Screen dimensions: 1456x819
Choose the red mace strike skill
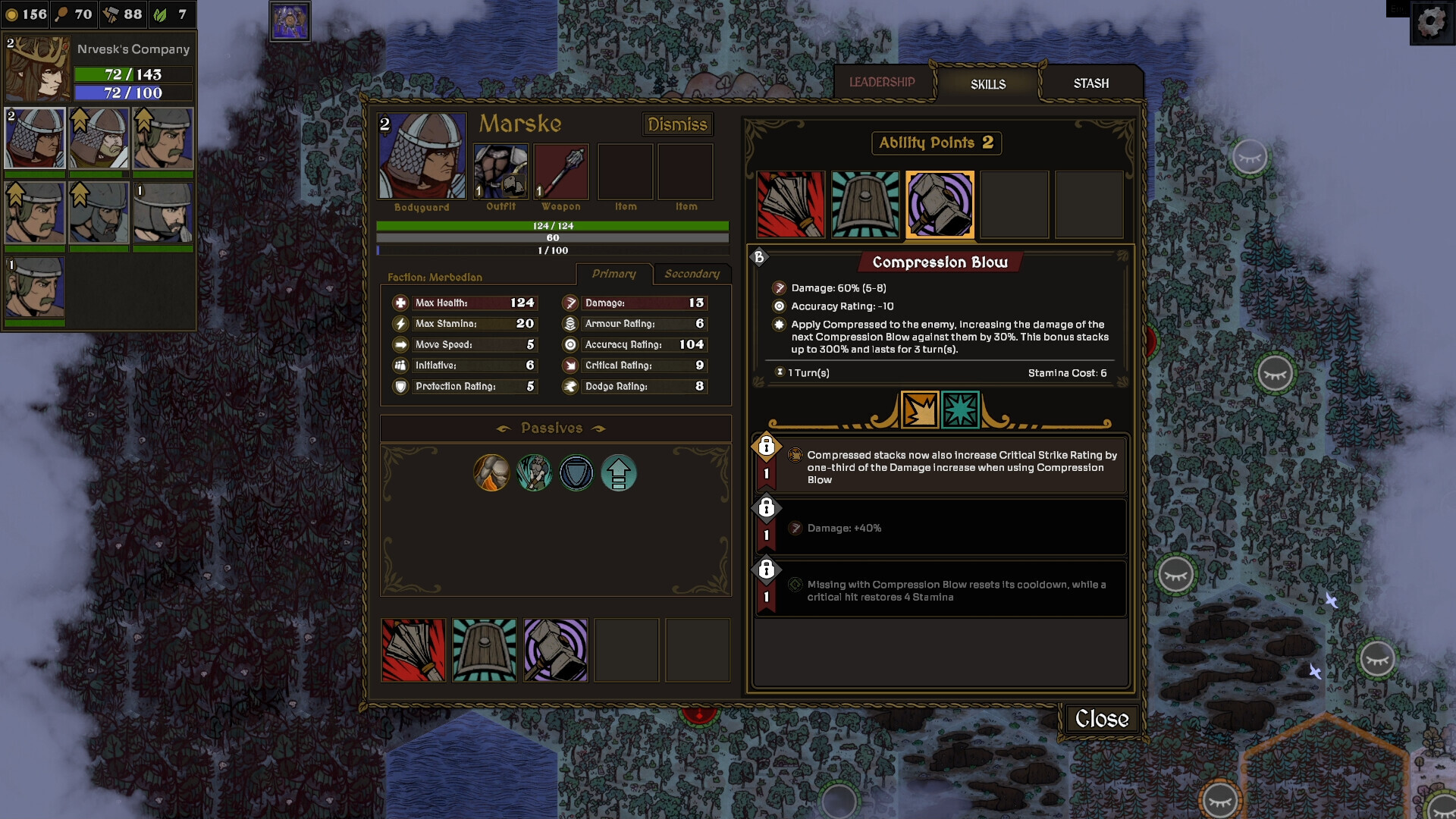790,204
